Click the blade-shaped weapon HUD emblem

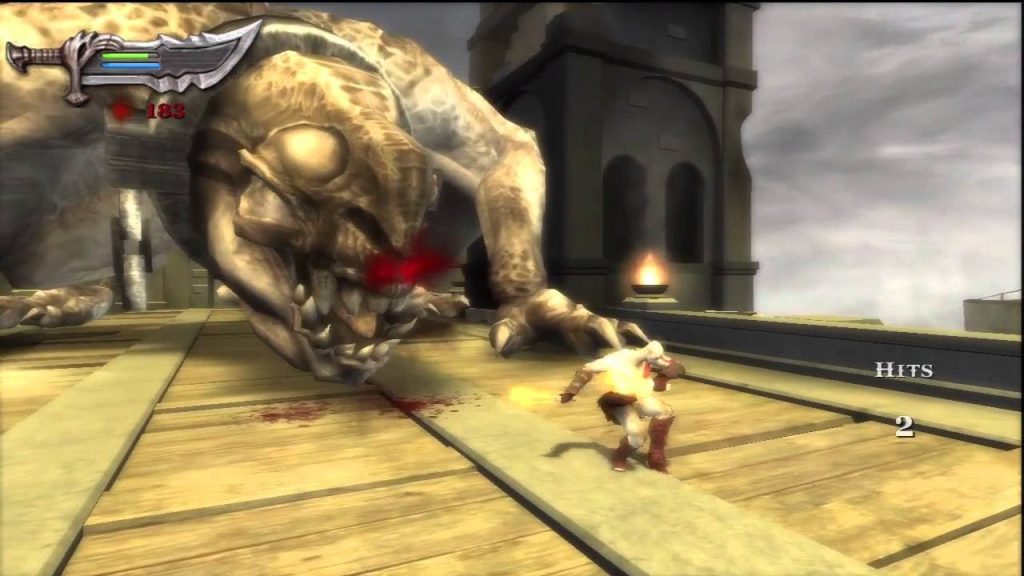point(134,63)
